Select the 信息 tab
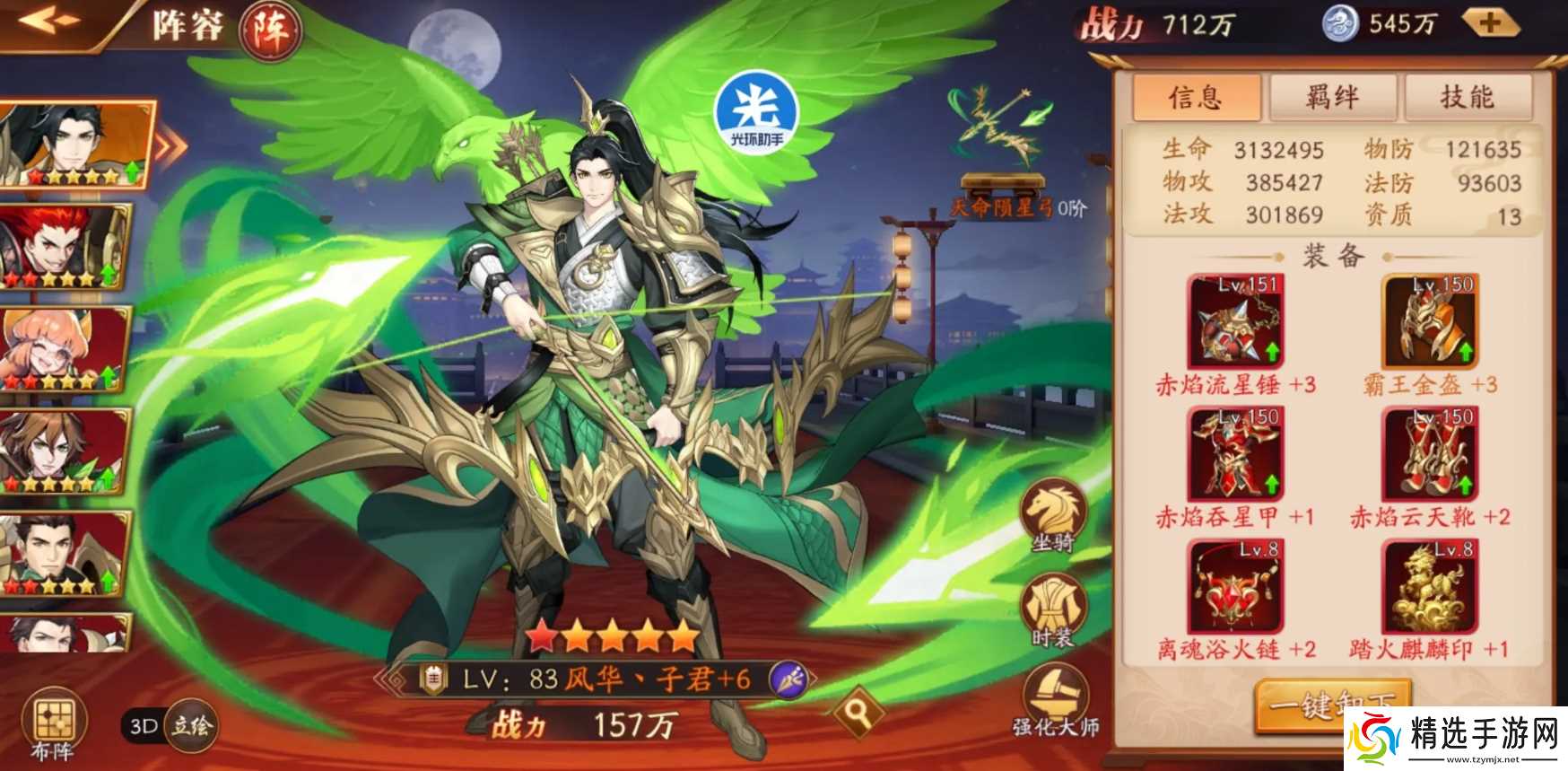1568x771 pixels. (x=1197, y=97)
